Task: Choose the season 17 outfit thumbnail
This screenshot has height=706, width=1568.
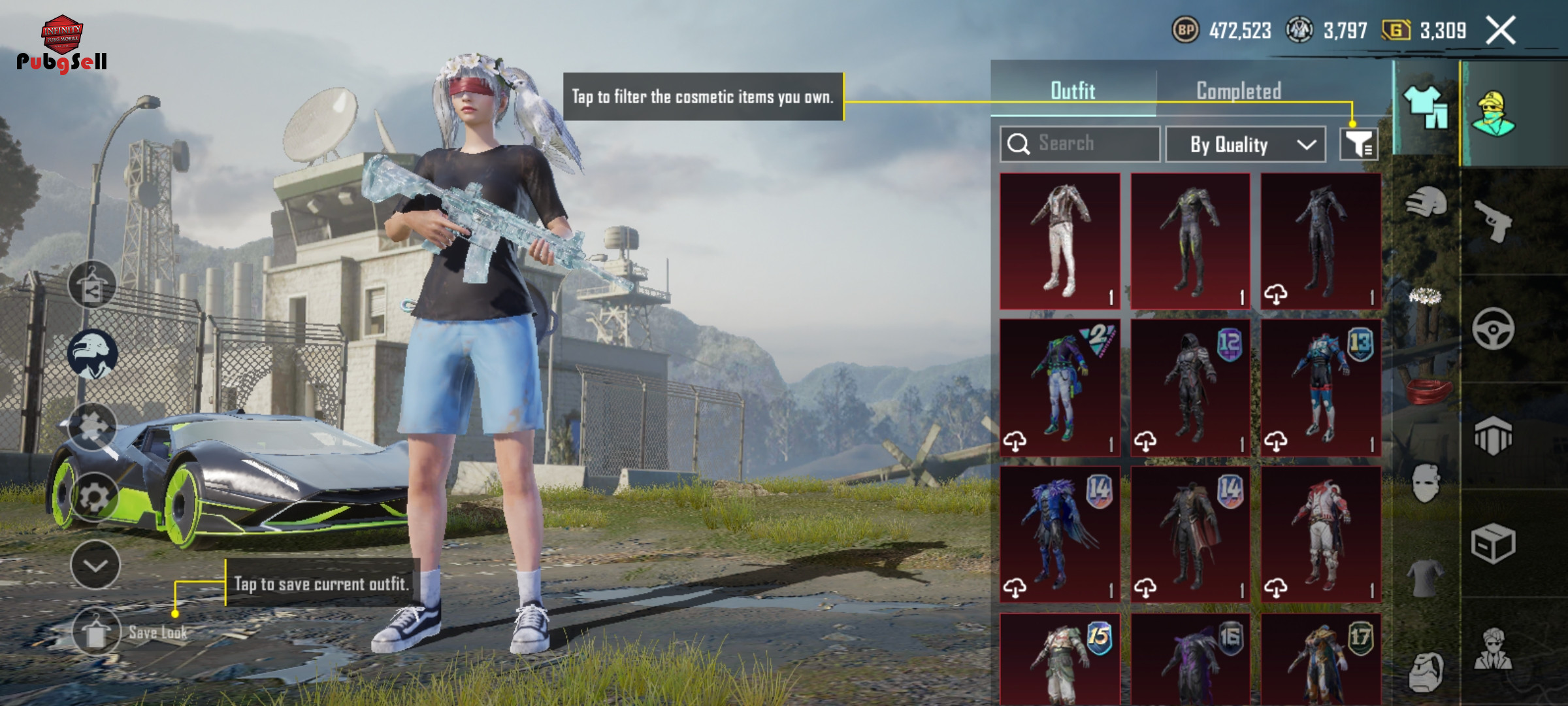Action: tap(1320, 660)
